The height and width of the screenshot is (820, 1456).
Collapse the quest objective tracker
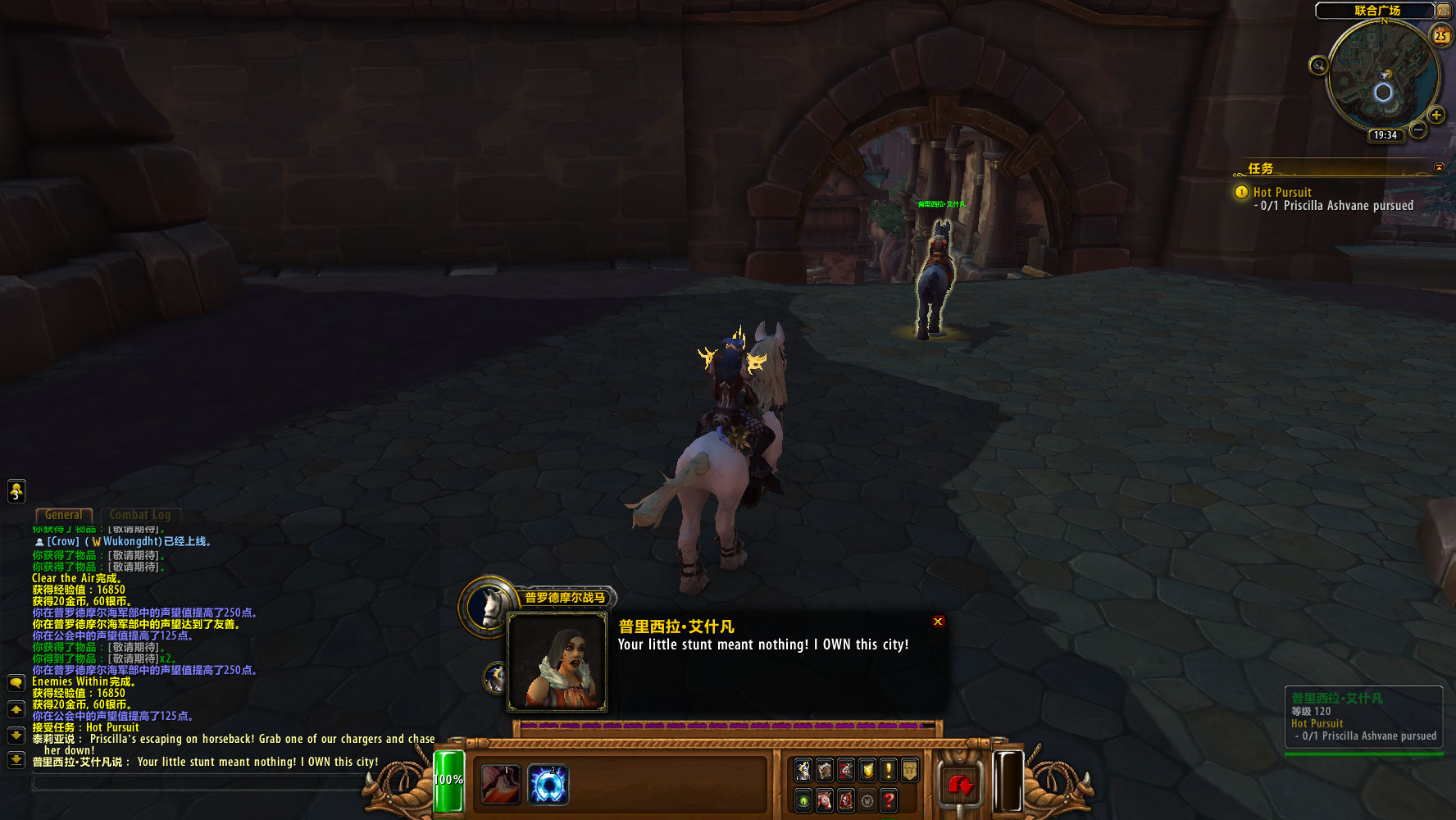tap(1439, 167)
